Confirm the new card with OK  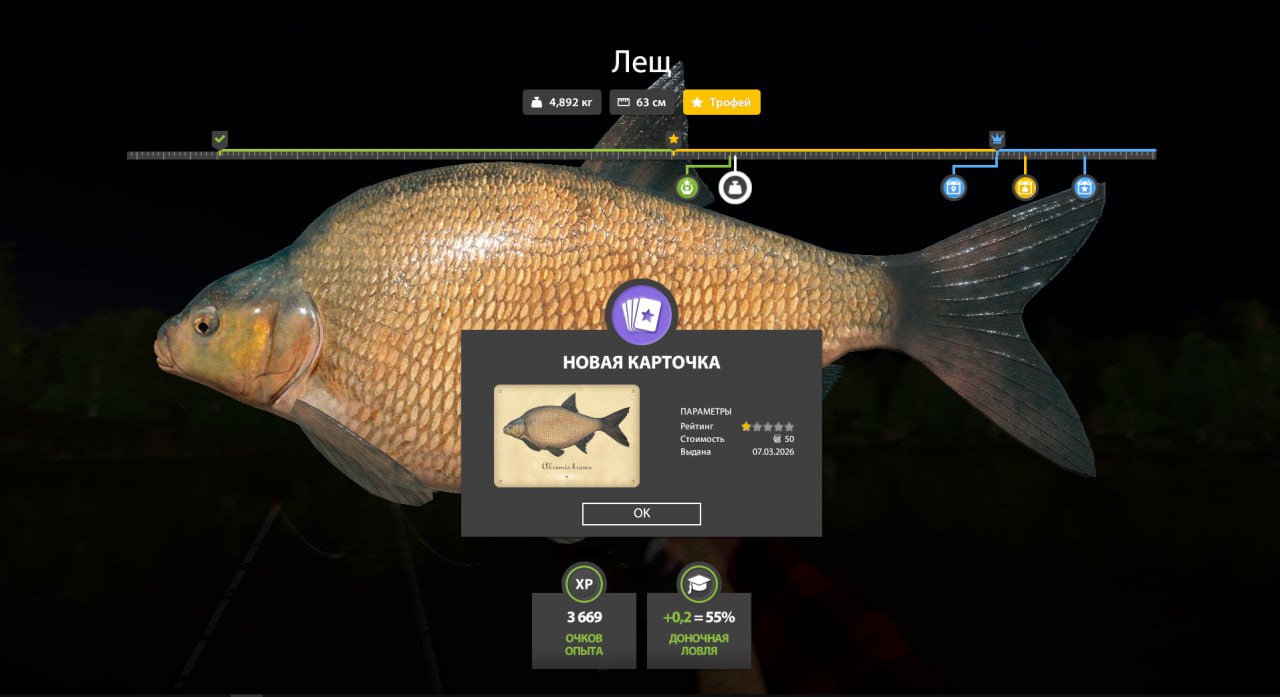coord(641,513)
